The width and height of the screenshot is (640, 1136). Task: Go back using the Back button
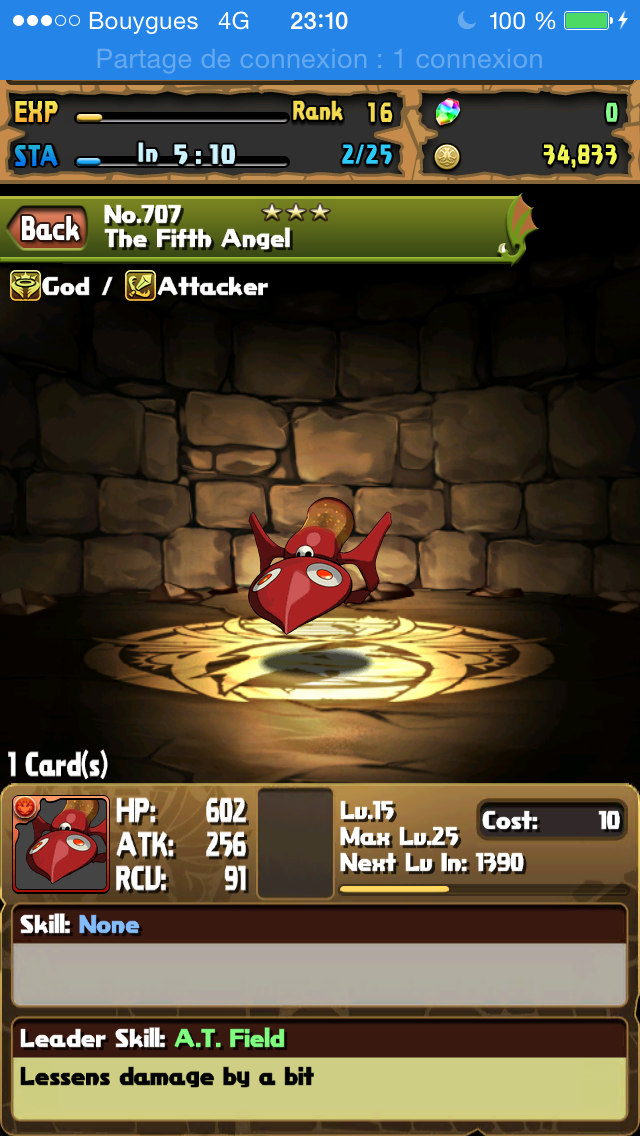(49, 229)
